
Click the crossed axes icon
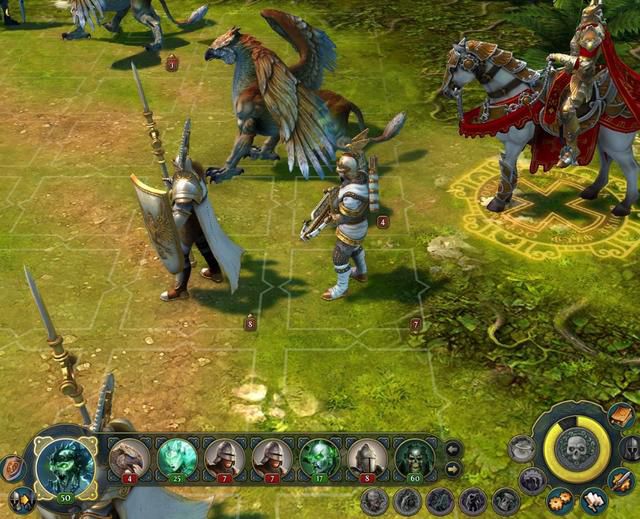[20, 498]
